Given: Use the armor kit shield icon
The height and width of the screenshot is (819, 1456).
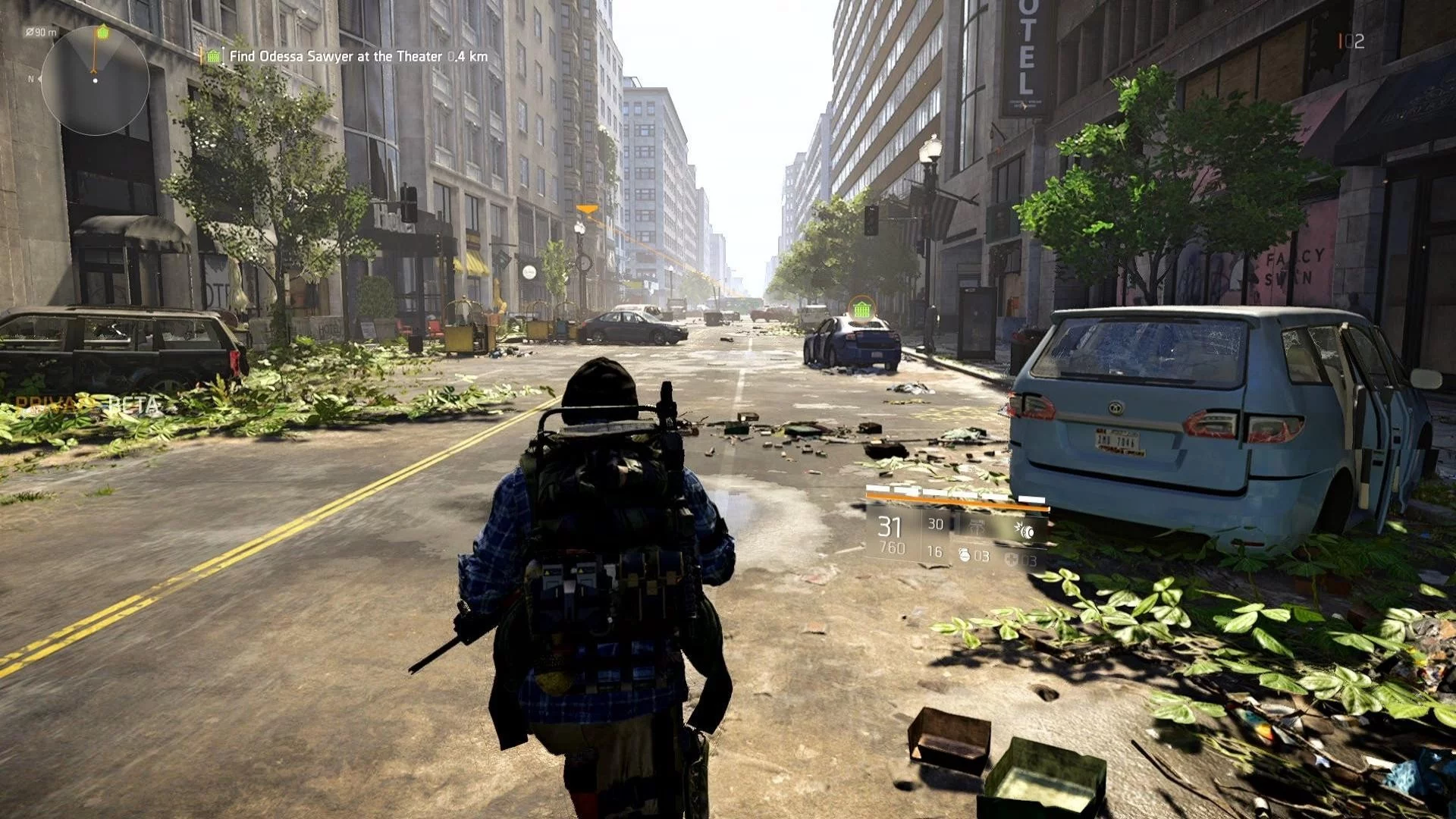Looking at the screenshot, I should (1012, 560).
